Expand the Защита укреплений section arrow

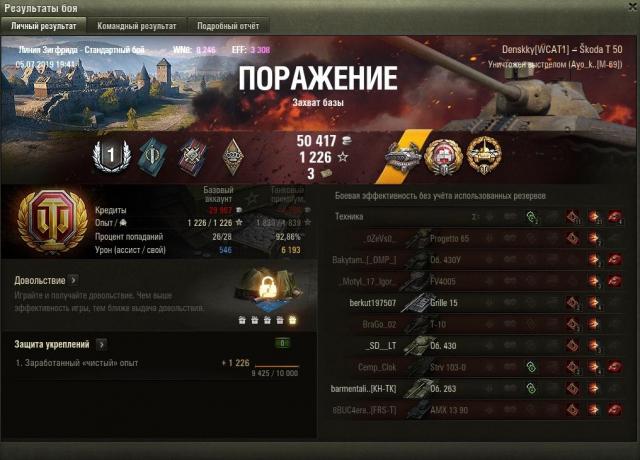[x=101, y=344]
